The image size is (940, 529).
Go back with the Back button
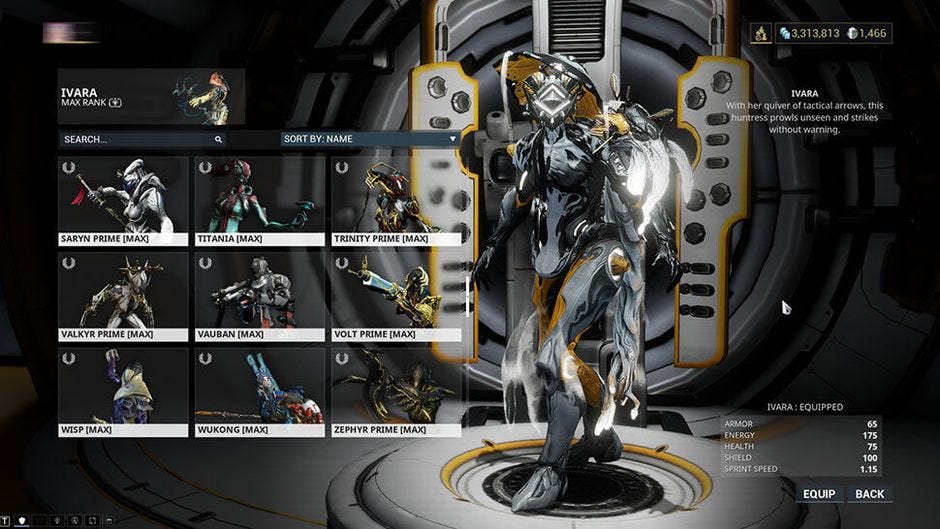point(870,494)
